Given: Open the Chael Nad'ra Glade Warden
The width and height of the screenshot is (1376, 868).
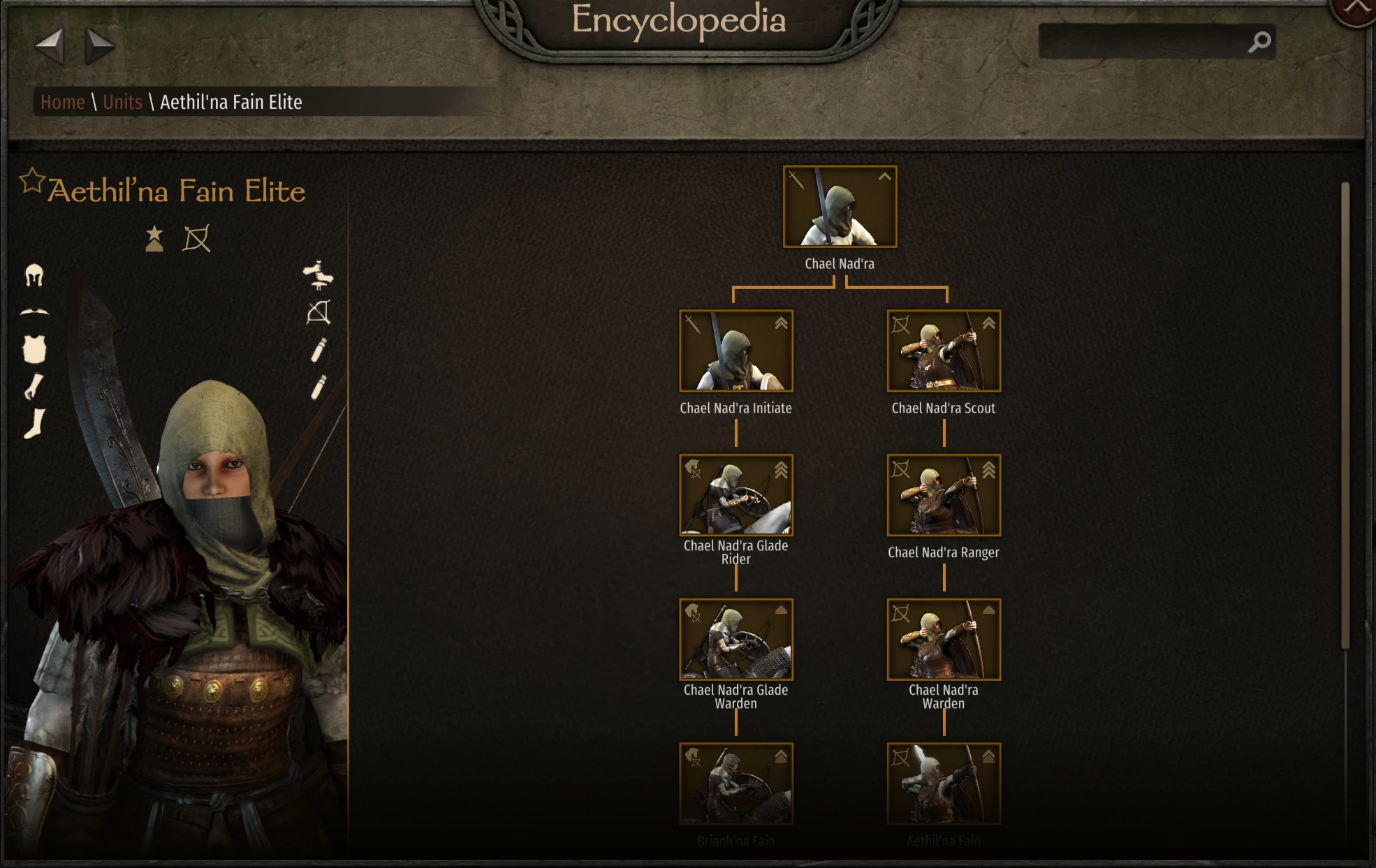Looking at the screenshot, I should pos(736,639).
